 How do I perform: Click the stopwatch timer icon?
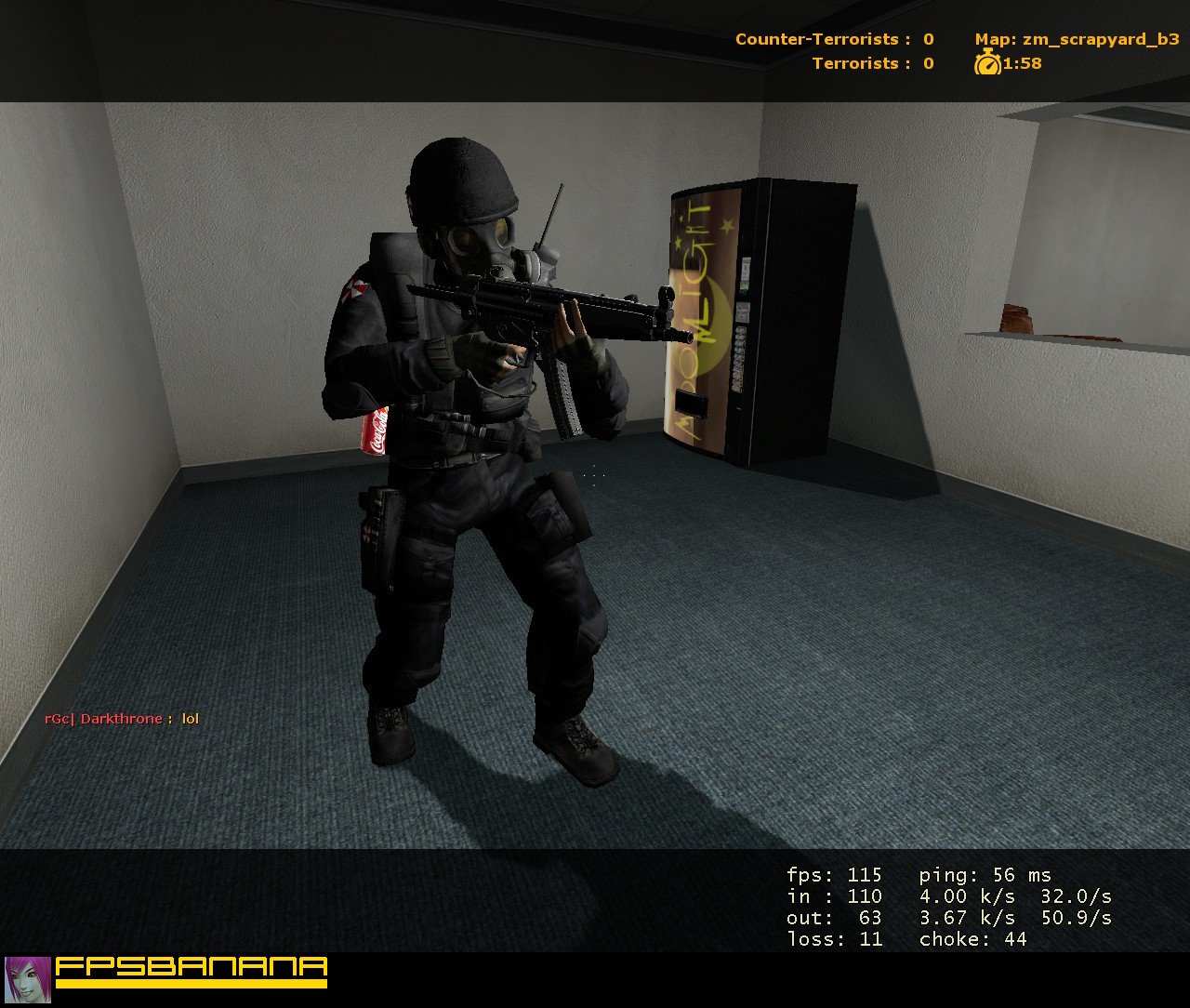pos(988,65)
